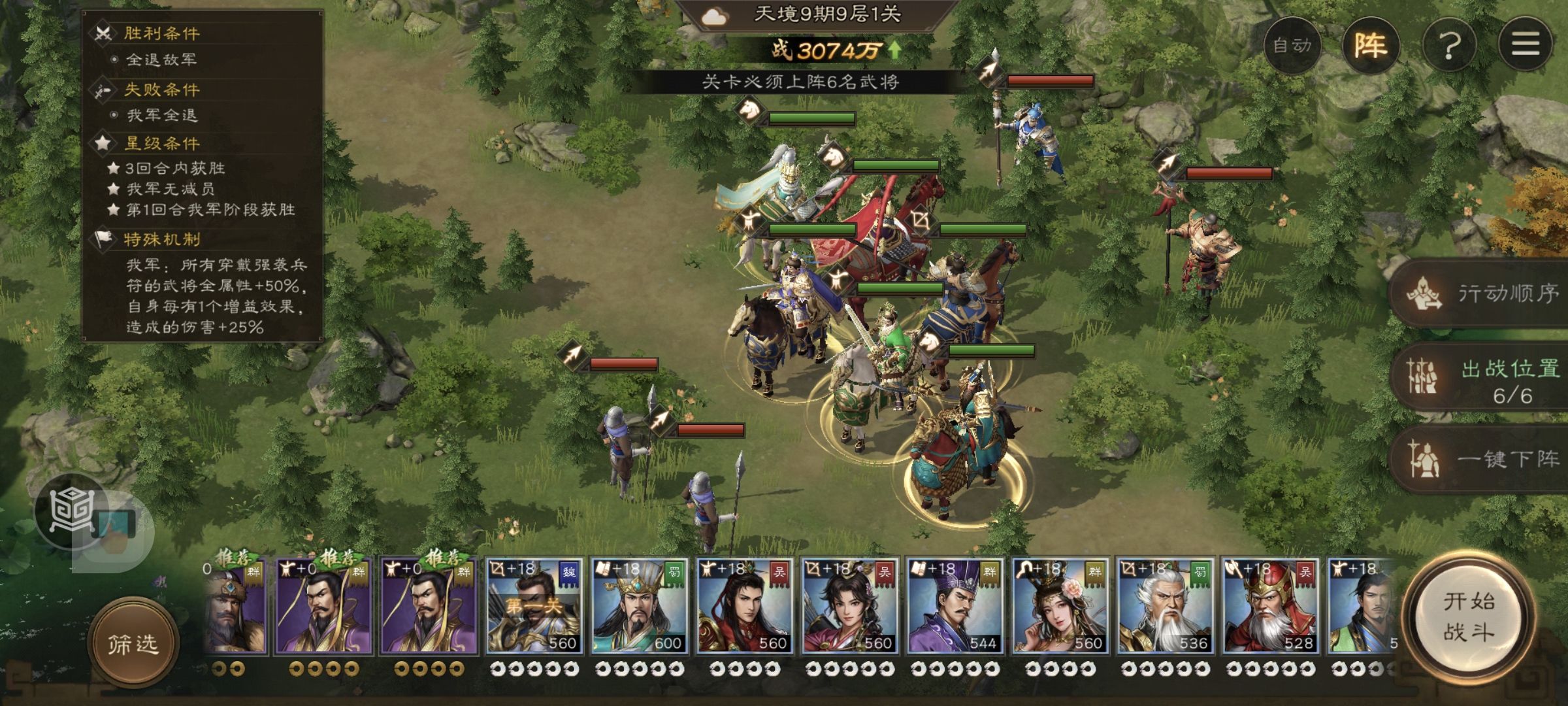Open the 阵 formation menu
This screenshot has width=1568, height=706.
tap(1371, 46)
